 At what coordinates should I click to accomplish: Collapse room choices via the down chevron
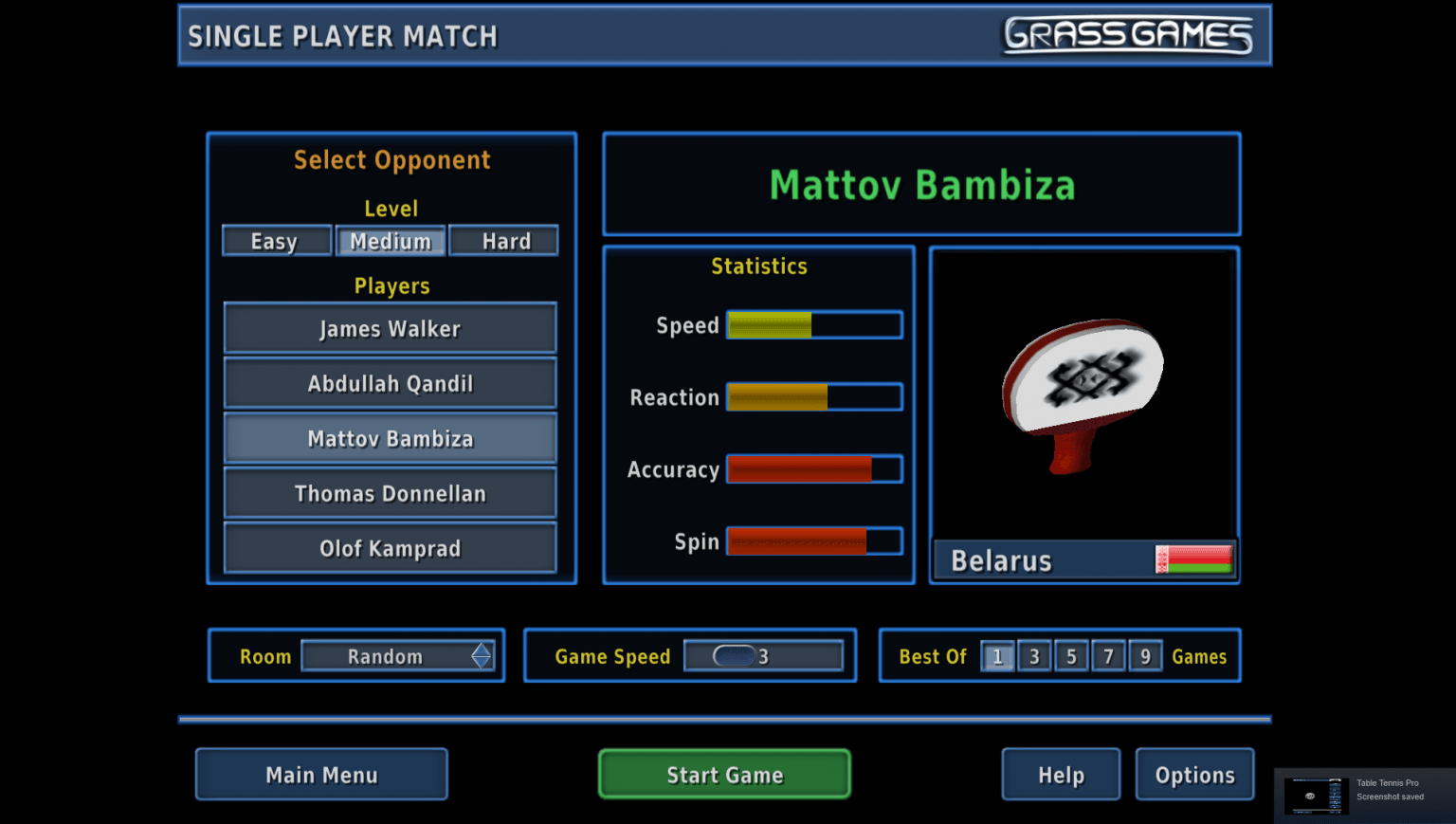coord(483,662)
